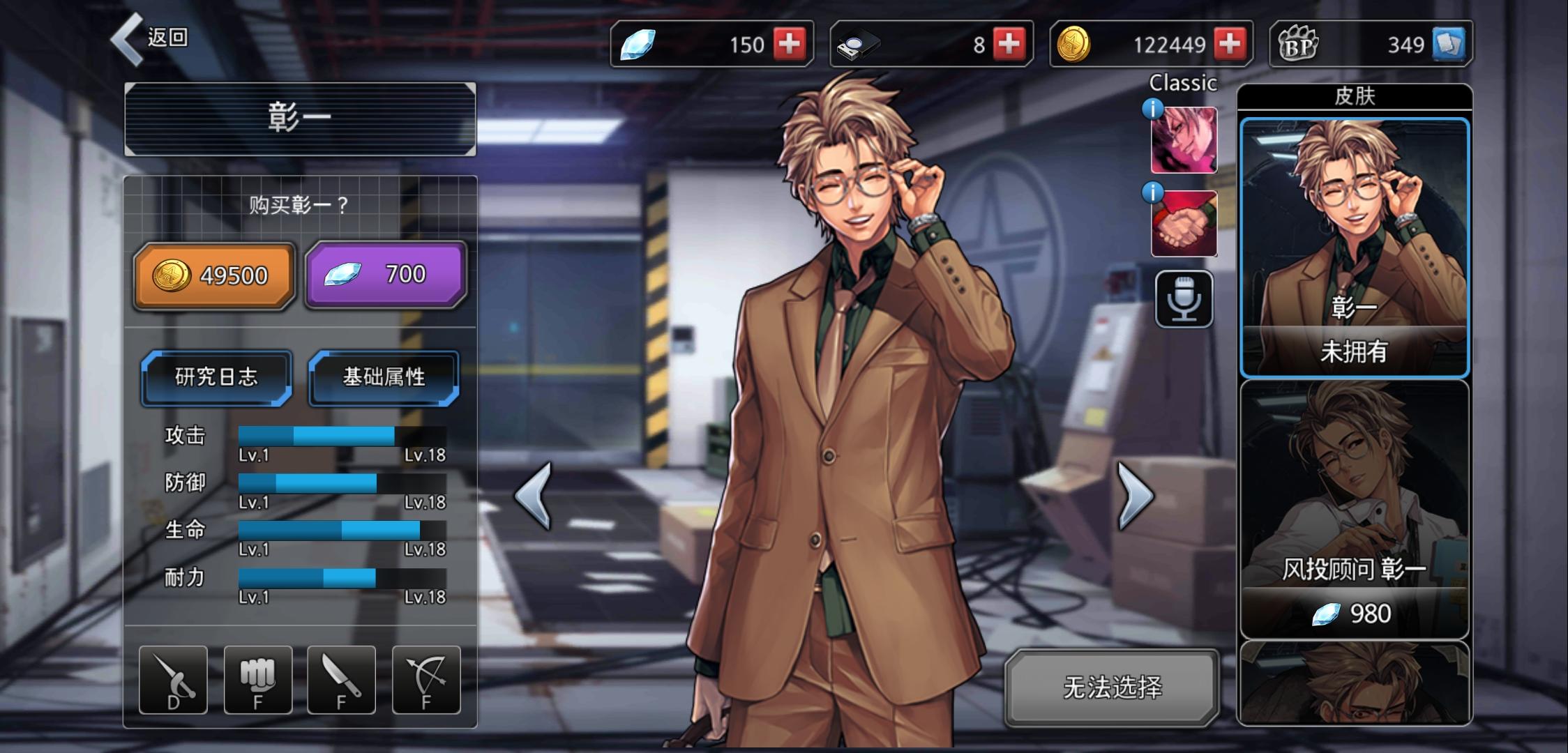Click the microphone icon to play character voice

[1184, 300]
